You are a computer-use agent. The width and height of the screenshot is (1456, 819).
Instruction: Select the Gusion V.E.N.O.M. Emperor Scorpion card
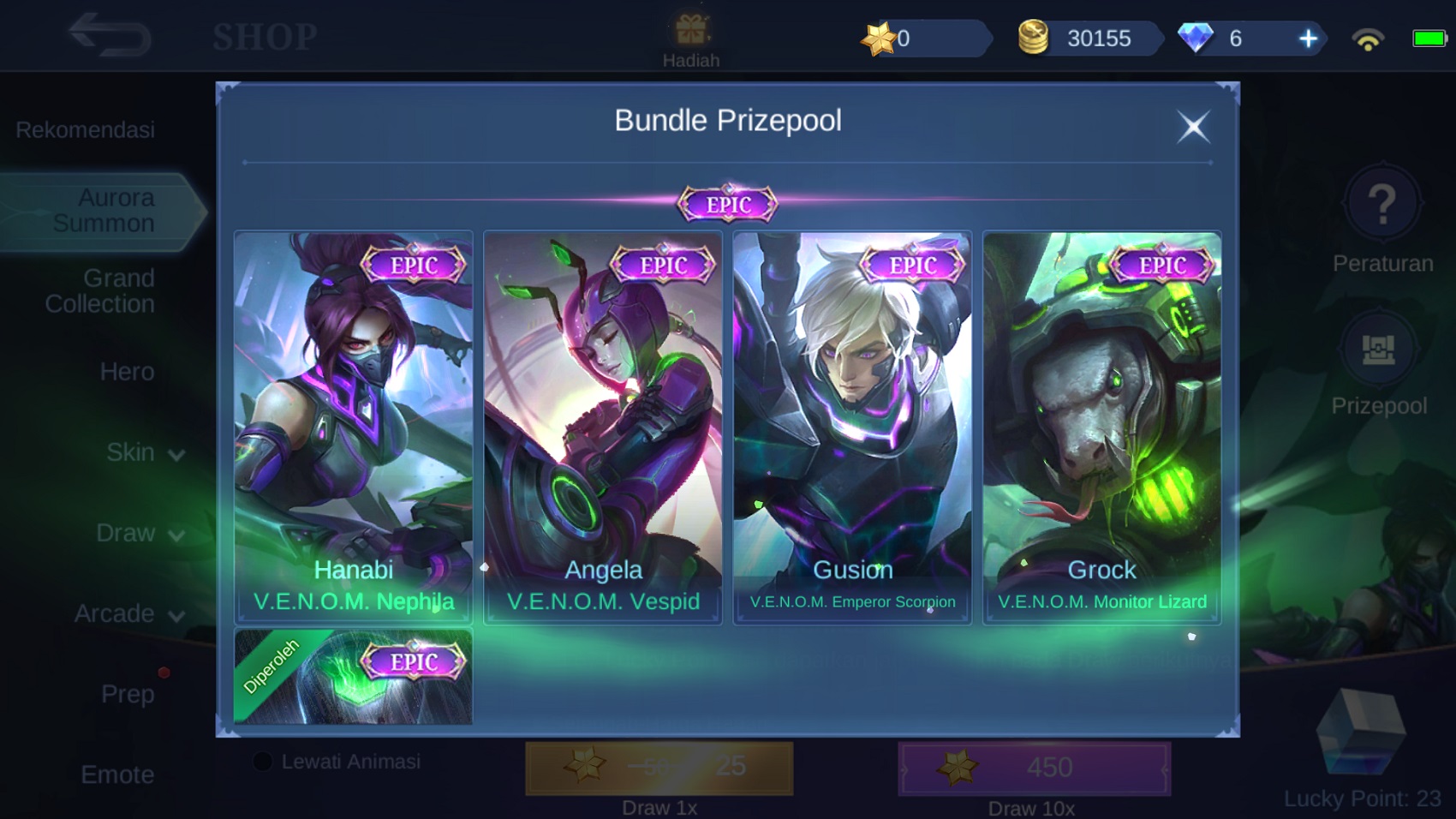point(852,426)
